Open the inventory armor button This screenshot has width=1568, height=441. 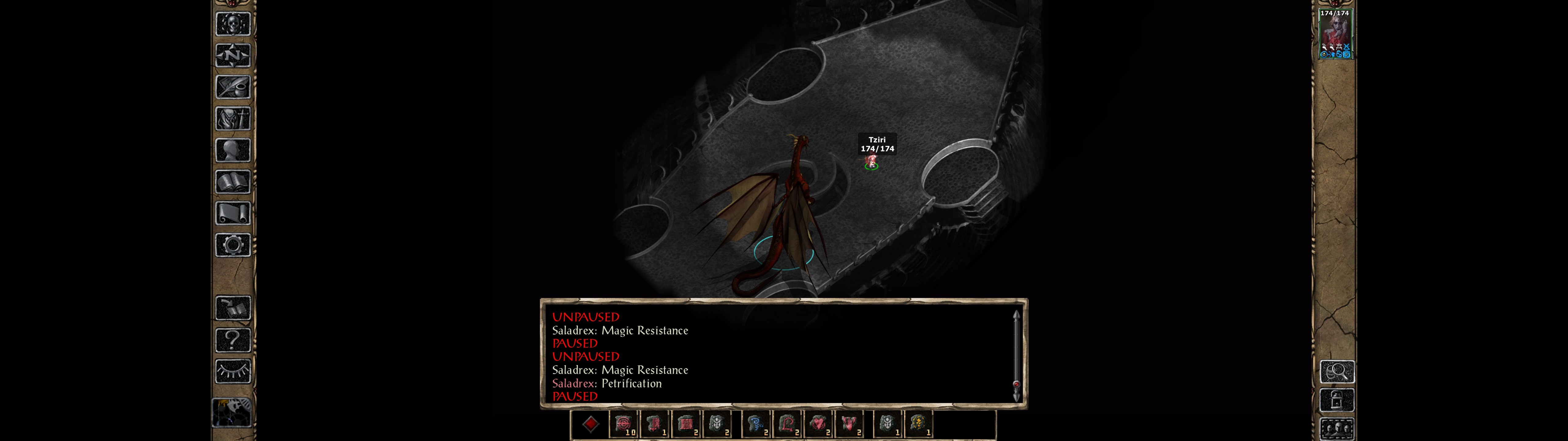point(233,118)
